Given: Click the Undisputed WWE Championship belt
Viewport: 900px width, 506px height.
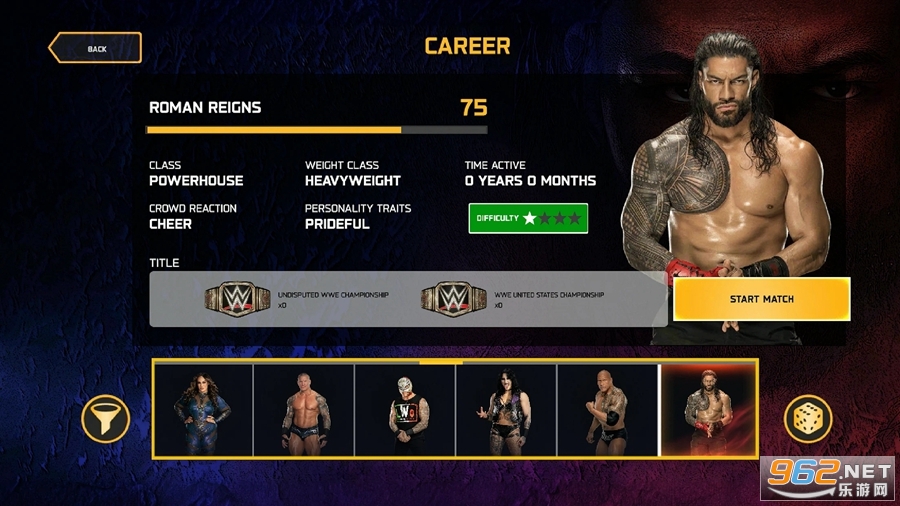Looking at the screenshot, I should click(238, 298).
